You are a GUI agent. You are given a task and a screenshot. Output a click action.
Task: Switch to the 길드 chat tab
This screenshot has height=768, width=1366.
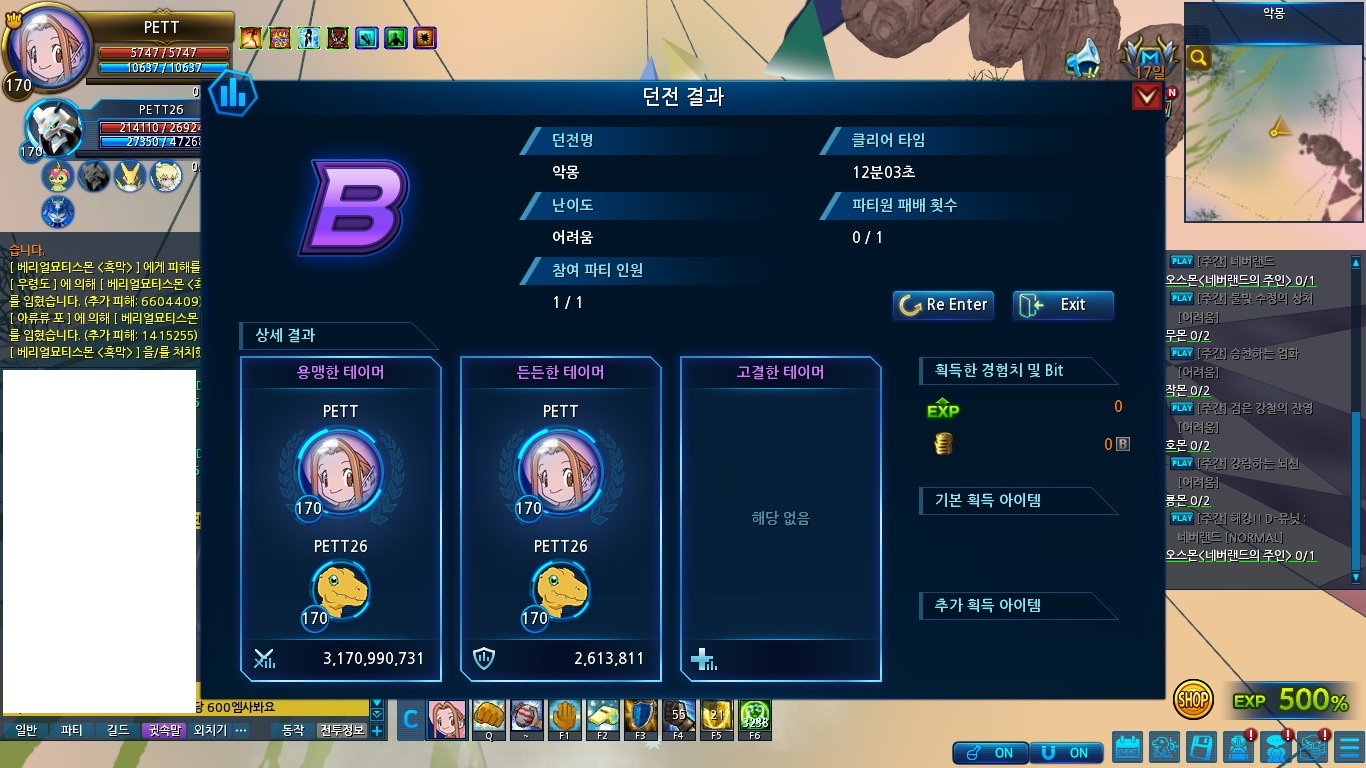(118, 731)
